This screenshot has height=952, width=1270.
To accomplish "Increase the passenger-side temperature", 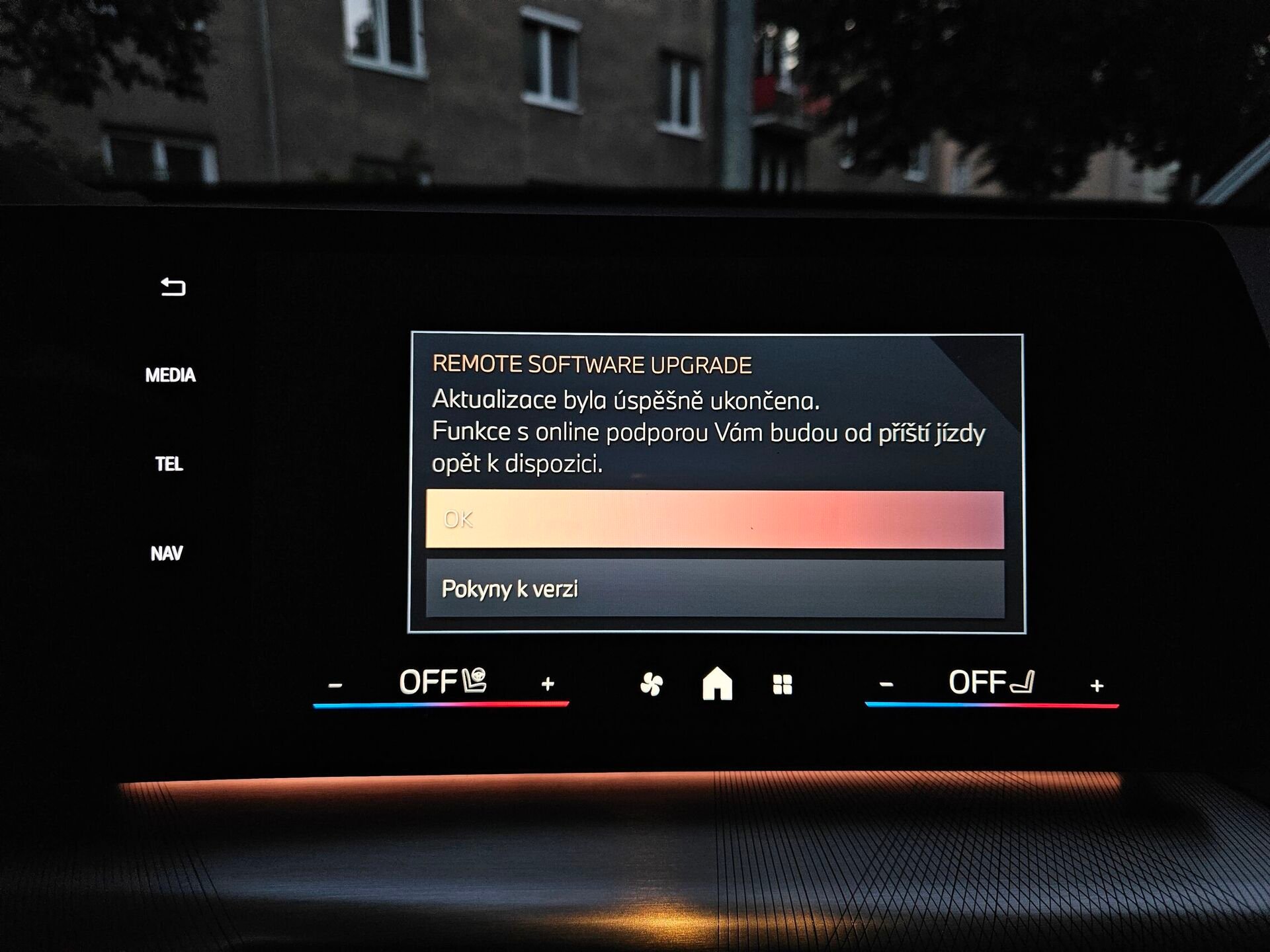I will (x=1097, y=686).
